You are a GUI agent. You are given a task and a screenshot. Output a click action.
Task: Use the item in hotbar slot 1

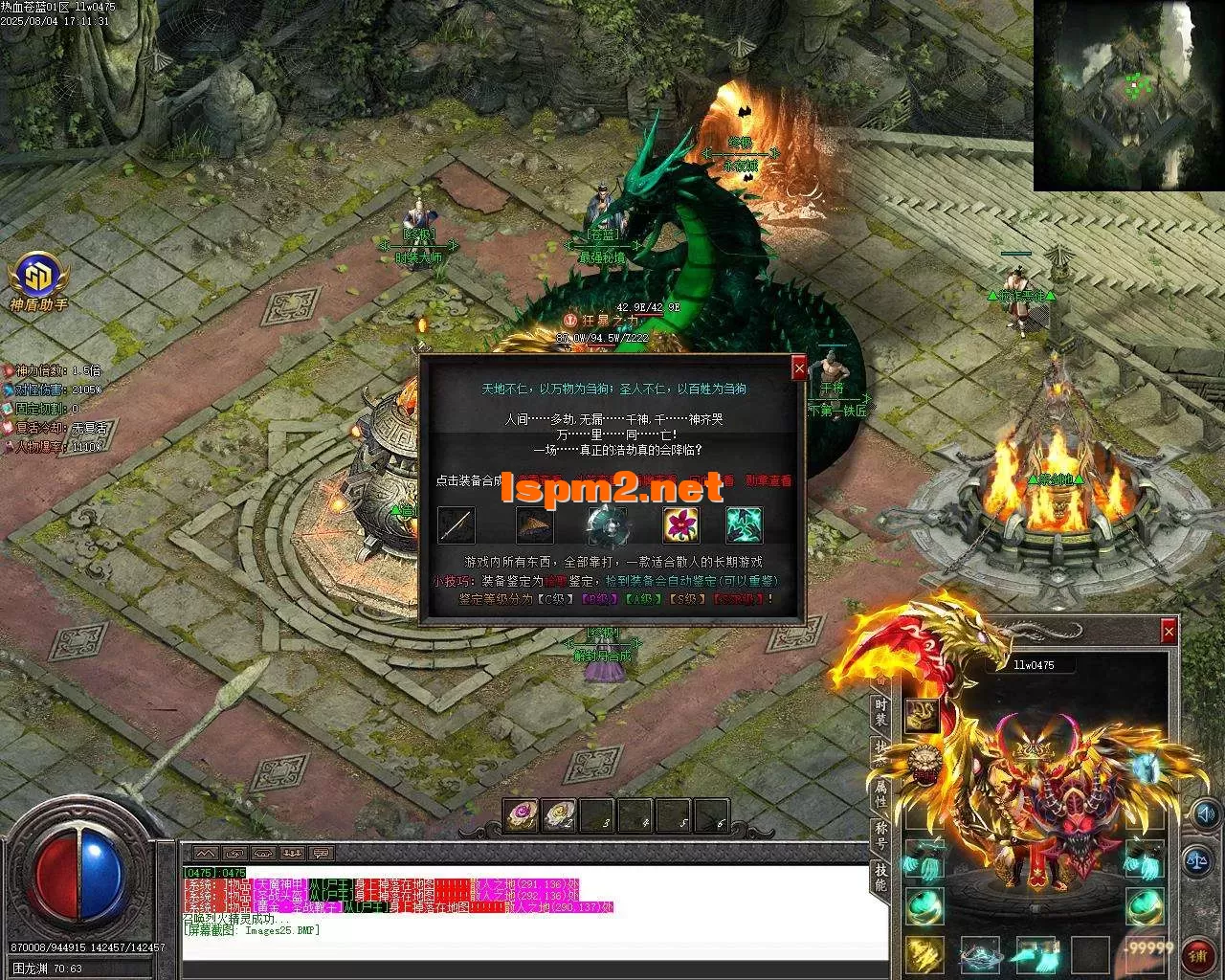point(521,816)
